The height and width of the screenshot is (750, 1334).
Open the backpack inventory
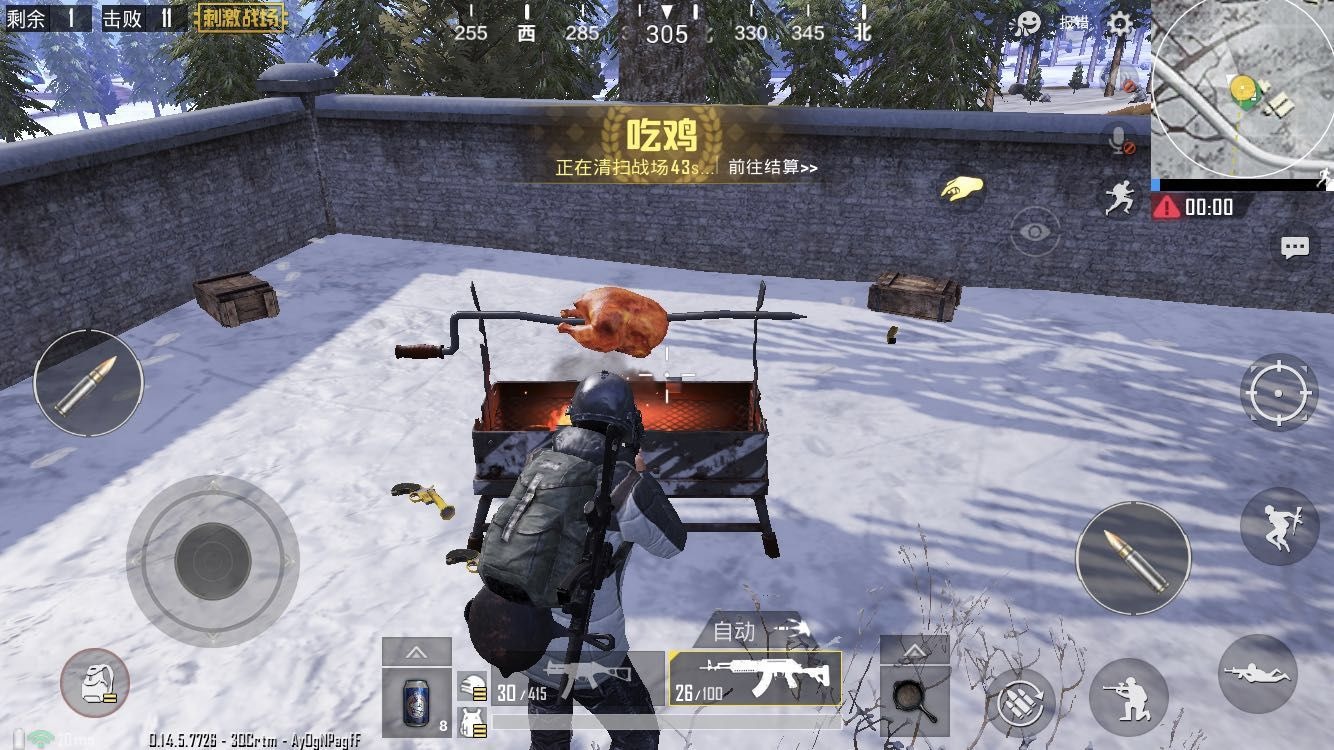pos(95,683)
